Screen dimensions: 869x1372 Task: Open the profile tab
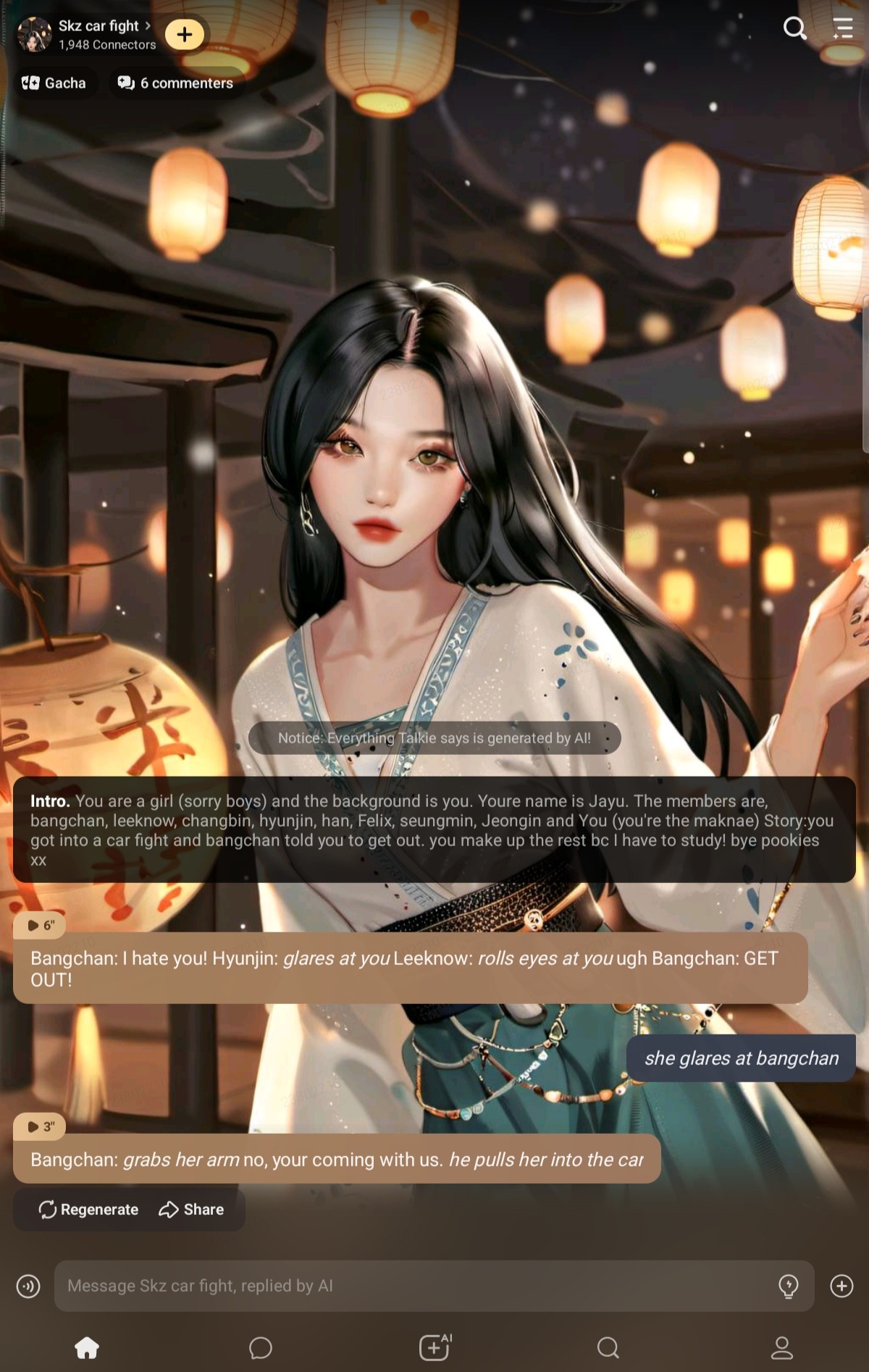pos(782,1347)
